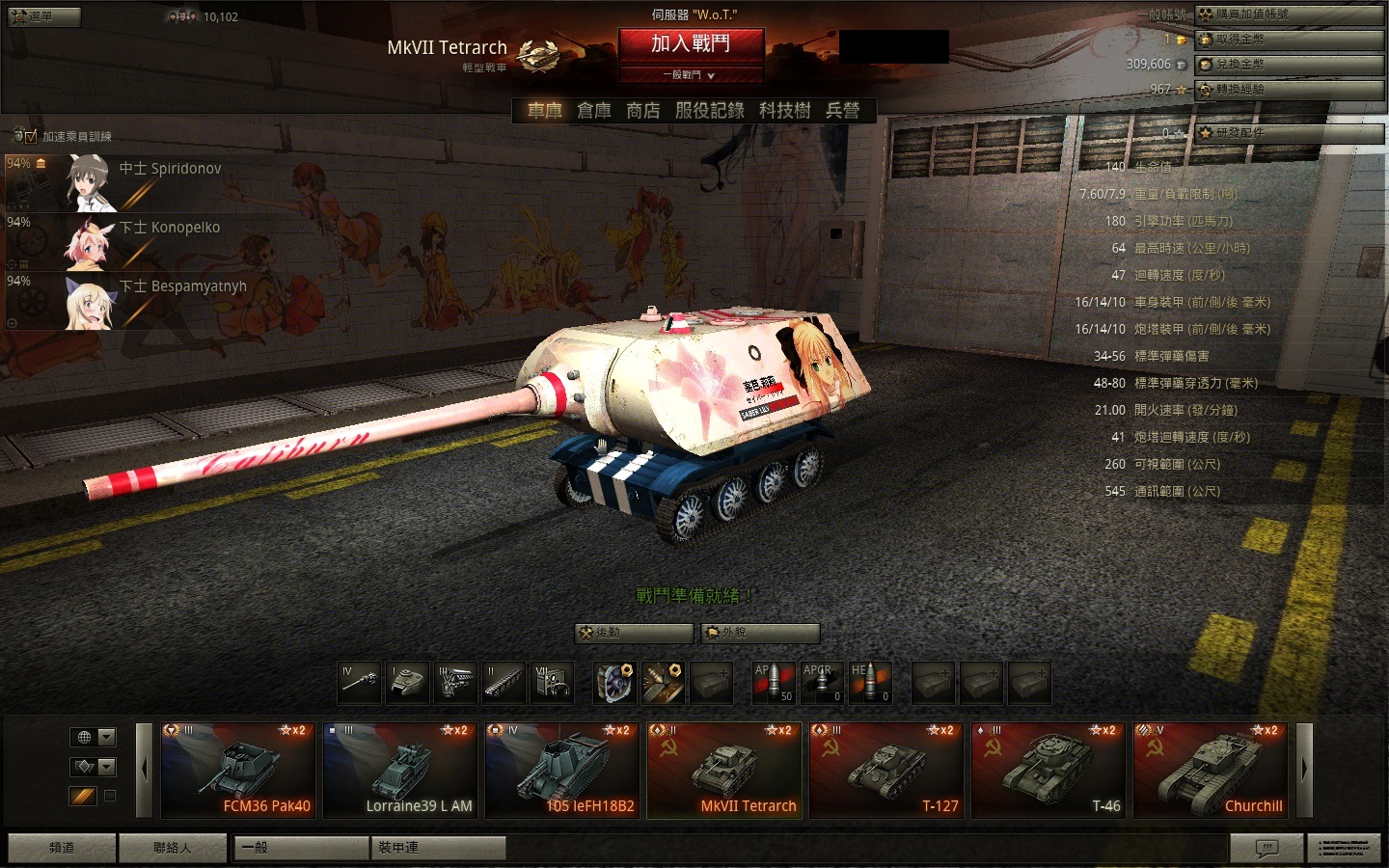Open the 聯絡人 contacts button
The width and height of the screenshot is (1389, 868).
pos(173,848)
